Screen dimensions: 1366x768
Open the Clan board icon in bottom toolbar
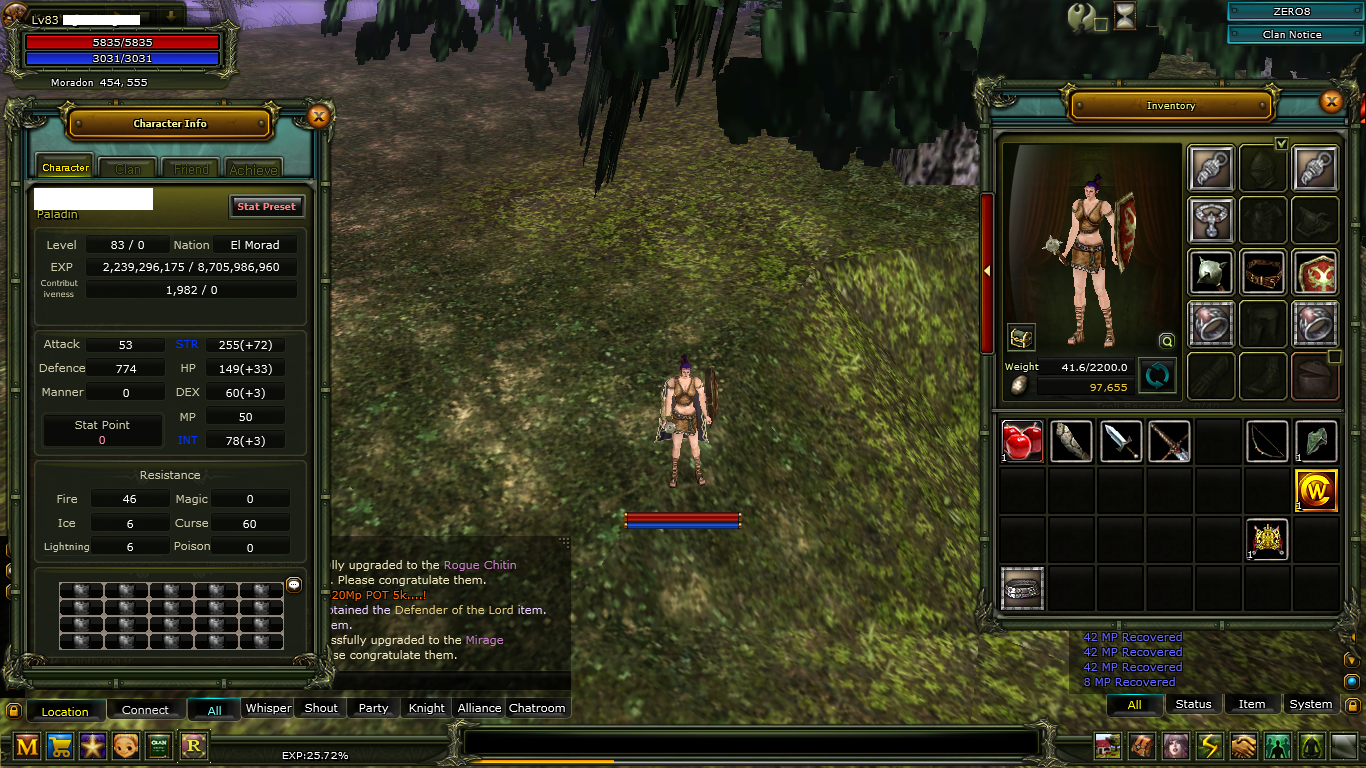[159, 745]
